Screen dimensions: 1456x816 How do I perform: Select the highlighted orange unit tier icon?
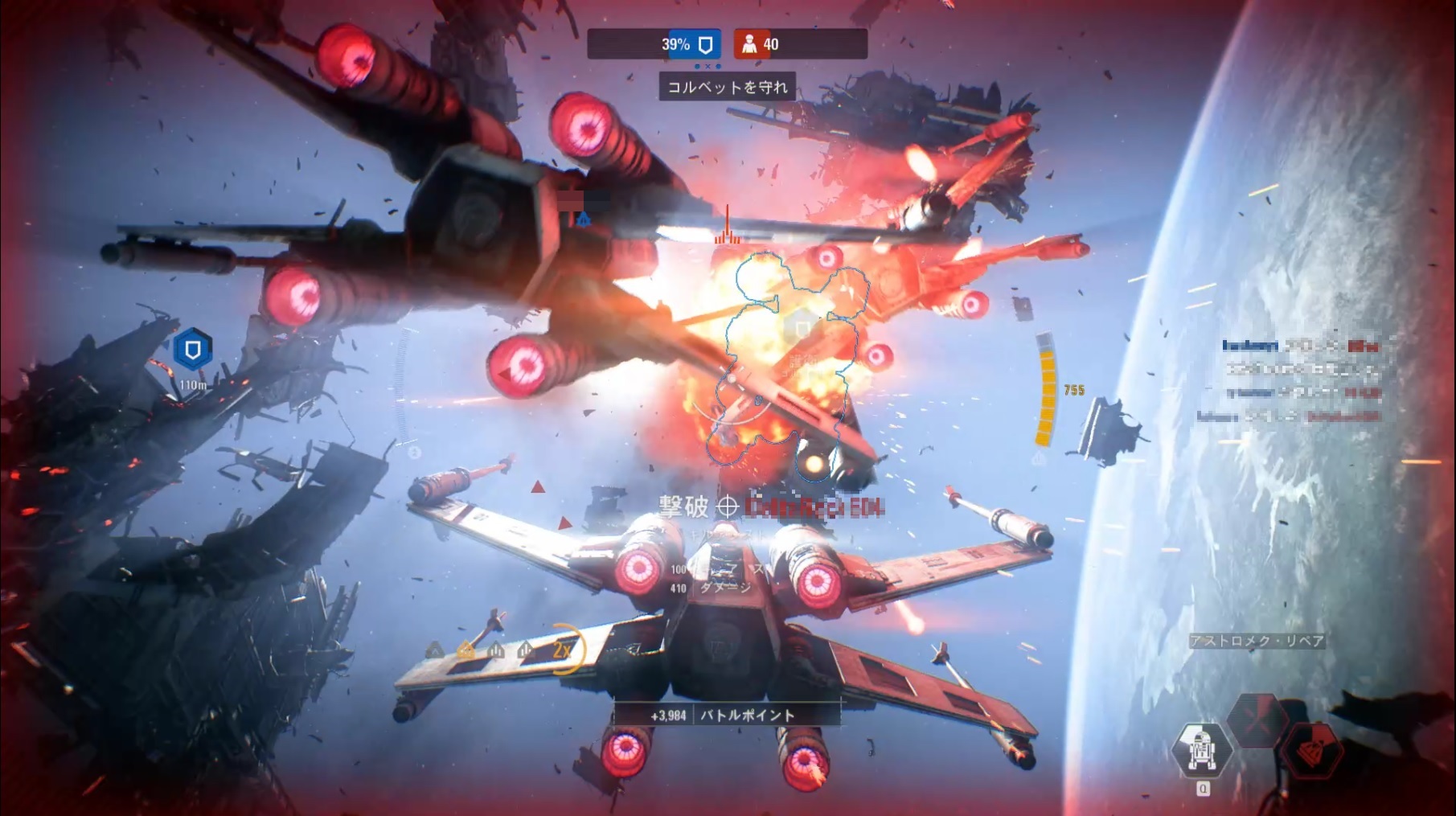pos(466,650)
